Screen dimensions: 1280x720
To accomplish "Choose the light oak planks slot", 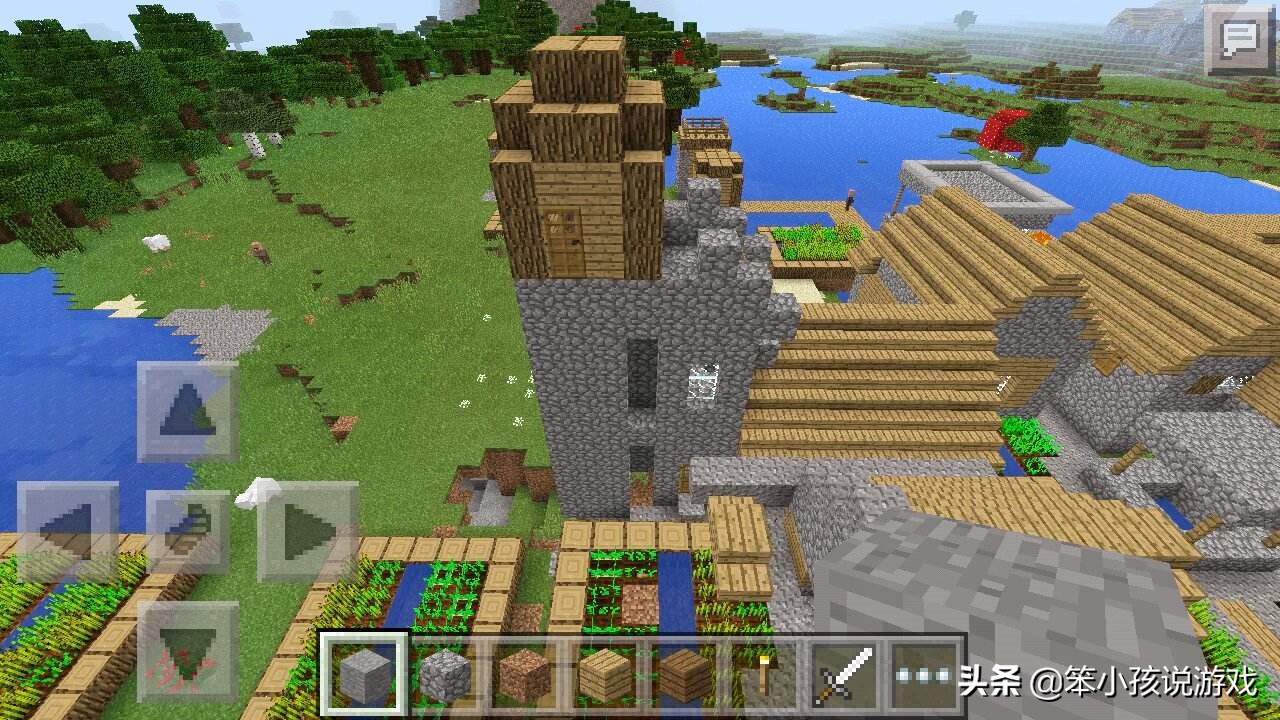I will coord(604,675).
